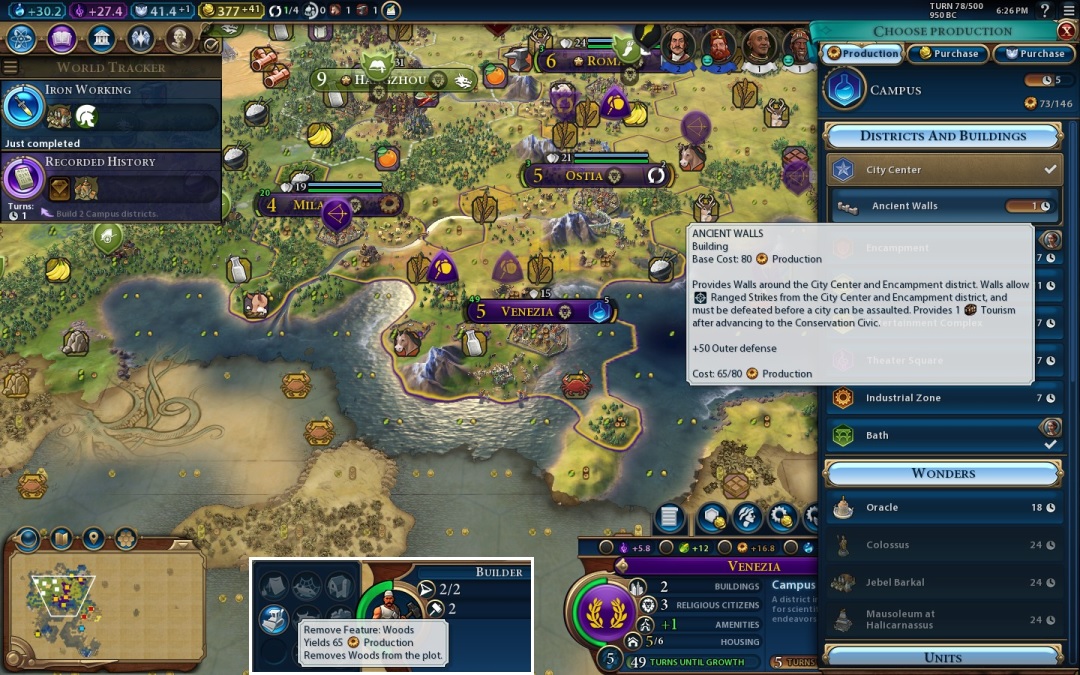Image resolution: width=1080 pixels, height=675 pixels.
Task: Close the Choose Production panel
Action: point(1066,31)
